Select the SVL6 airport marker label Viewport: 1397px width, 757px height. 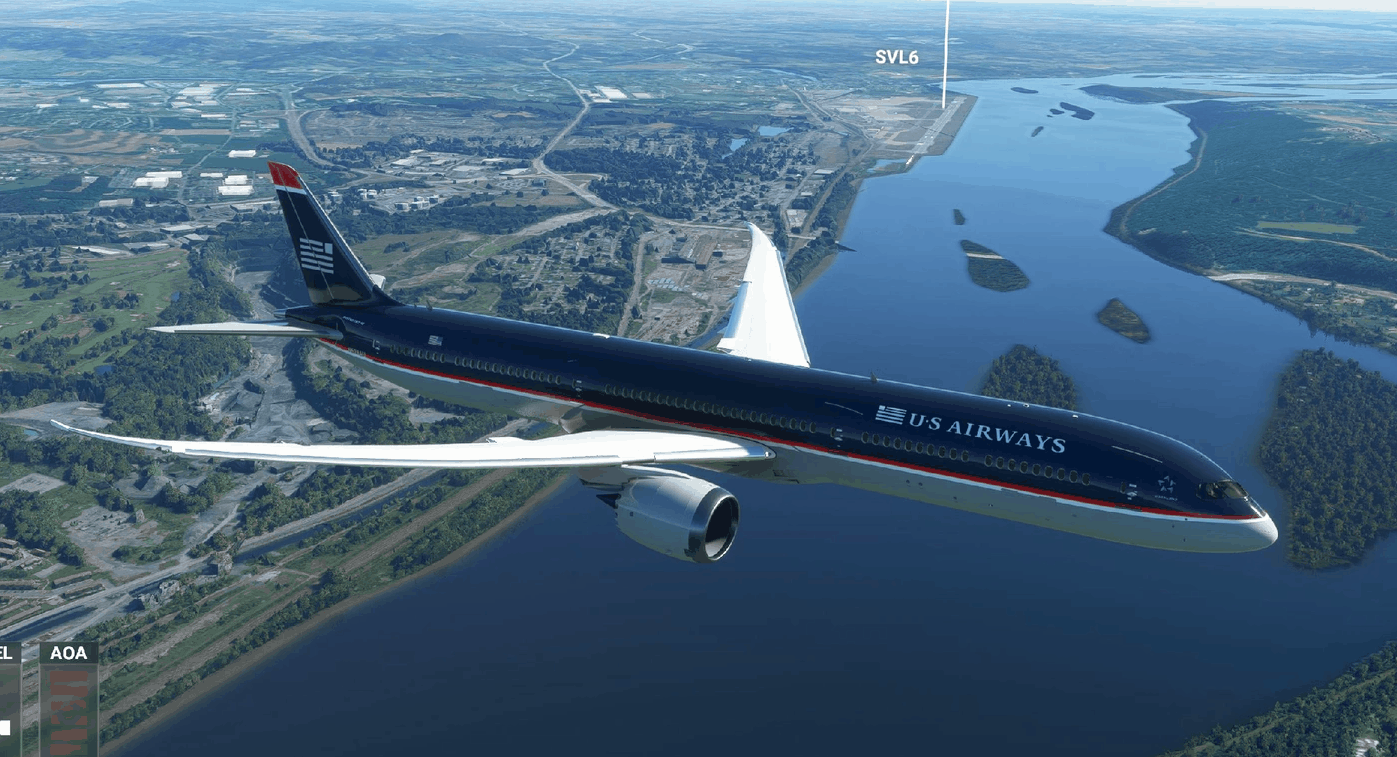[896, 58]
